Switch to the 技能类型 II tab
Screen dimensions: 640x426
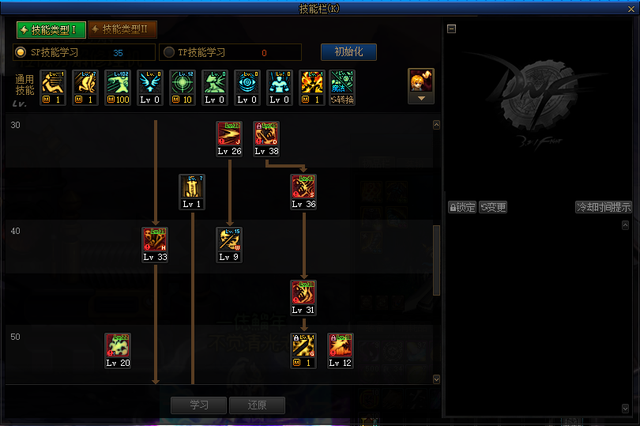coord(123,29)
